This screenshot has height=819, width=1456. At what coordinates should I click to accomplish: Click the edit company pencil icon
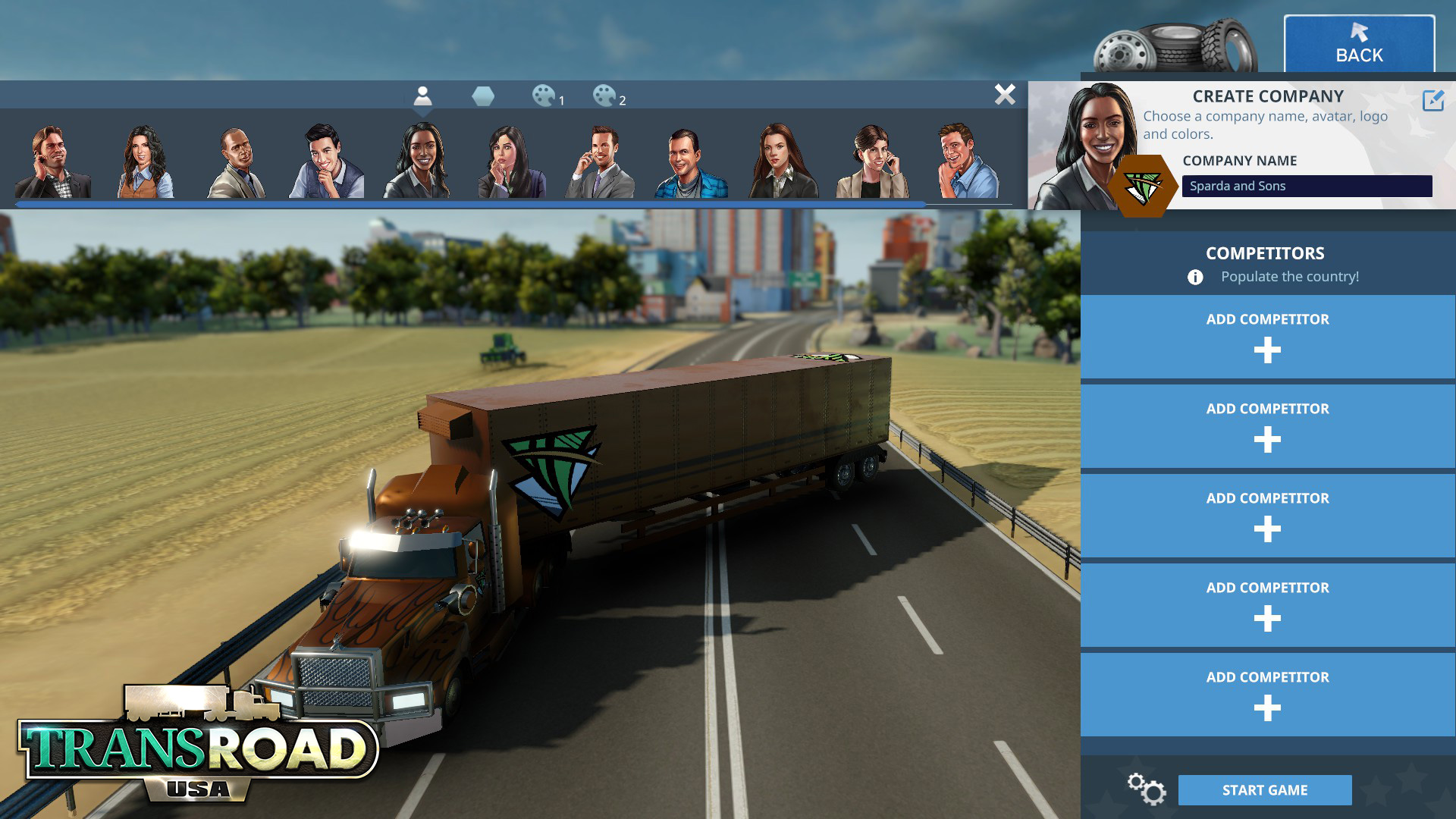tap(1432, 100)
